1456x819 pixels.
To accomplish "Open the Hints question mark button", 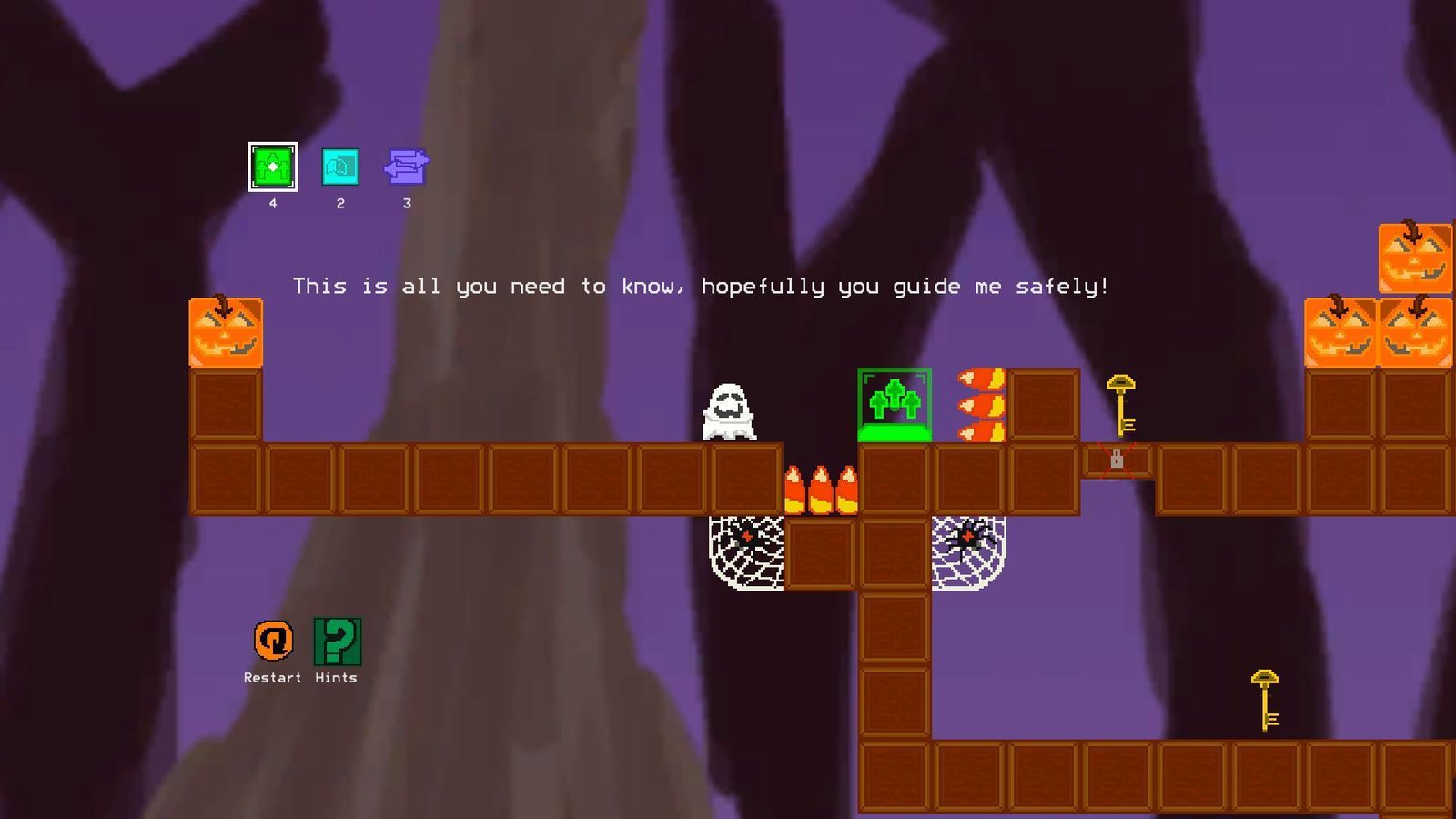I will [337, 641].
